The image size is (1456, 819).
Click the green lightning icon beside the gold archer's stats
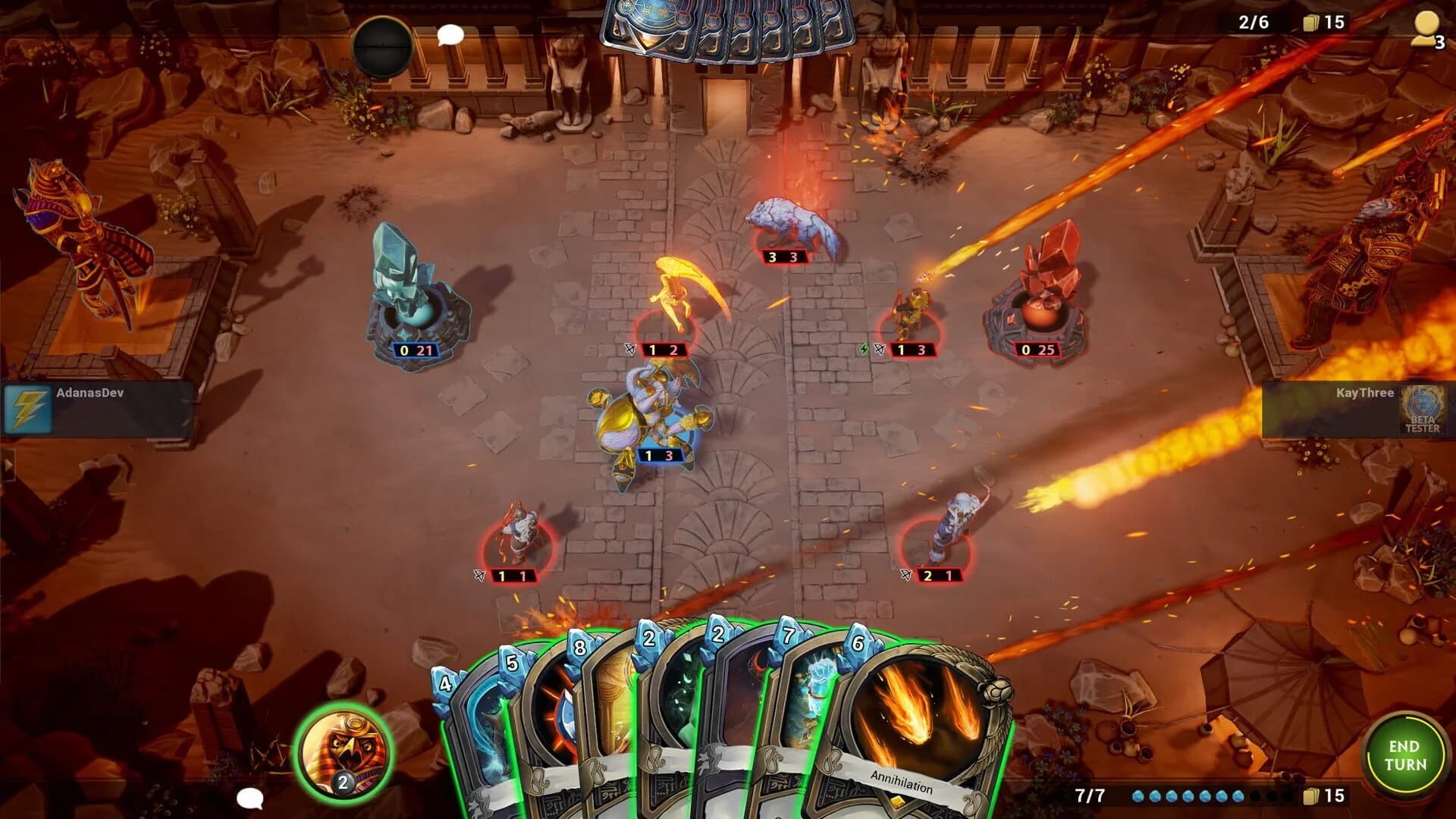864,350
